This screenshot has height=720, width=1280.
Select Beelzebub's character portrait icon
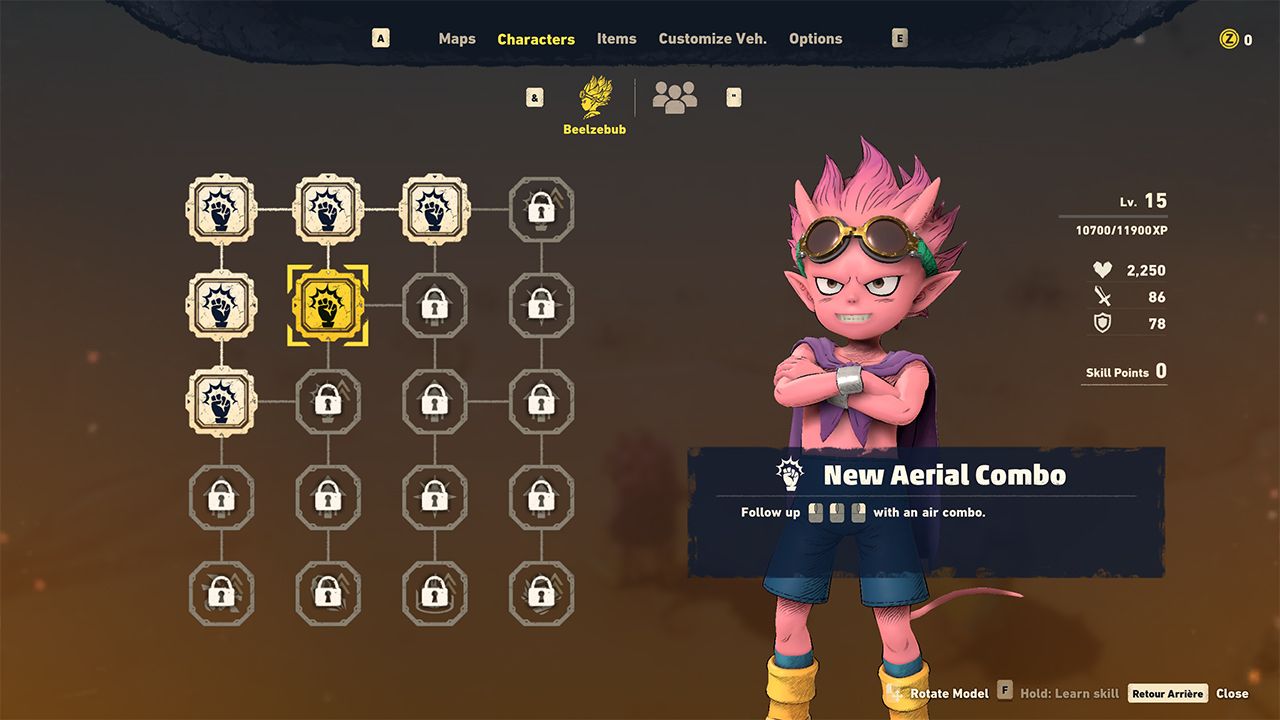pyautogui.click(x=596, y=97)
